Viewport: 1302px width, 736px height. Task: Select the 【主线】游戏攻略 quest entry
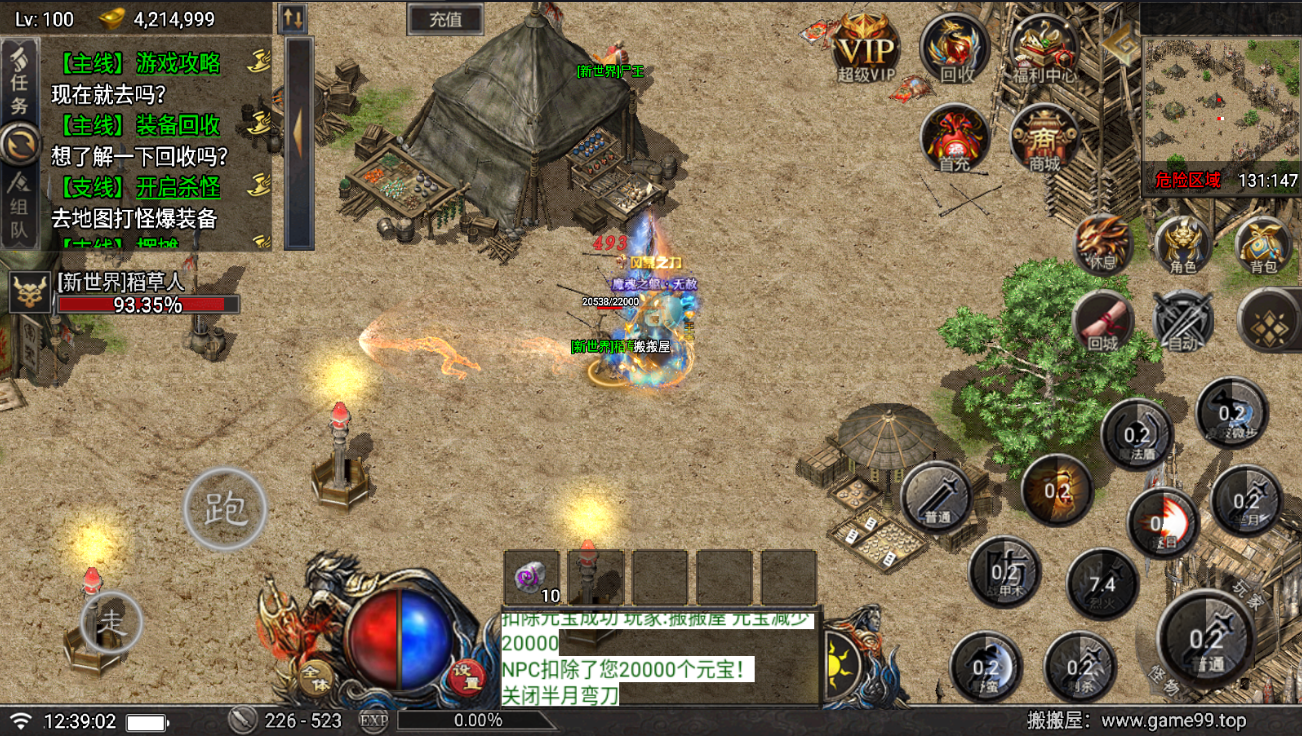[x=140, y=64]
